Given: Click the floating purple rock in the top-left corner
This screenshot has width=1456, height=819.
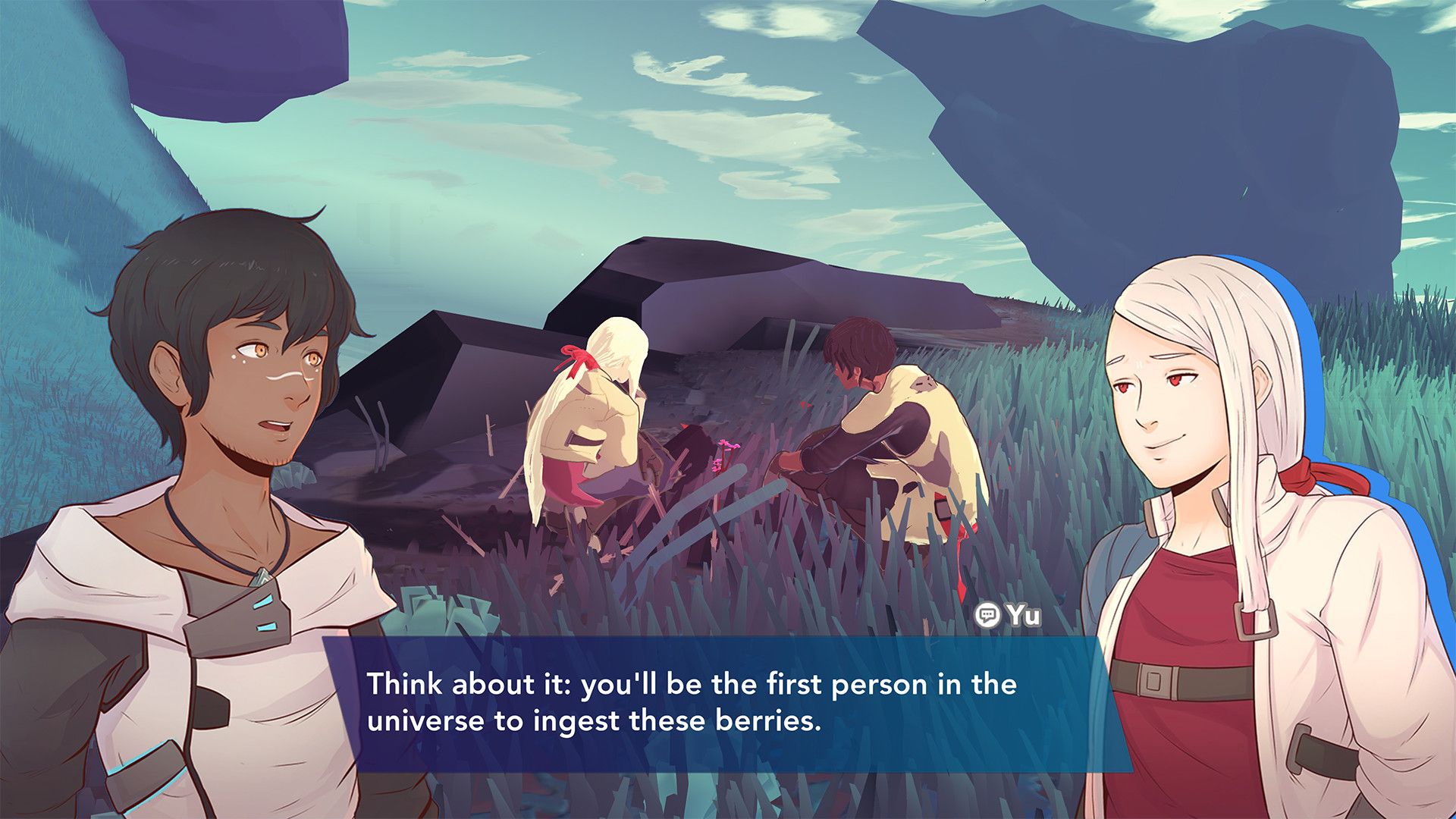Looking at the screenshot, I should click(212, 45).
